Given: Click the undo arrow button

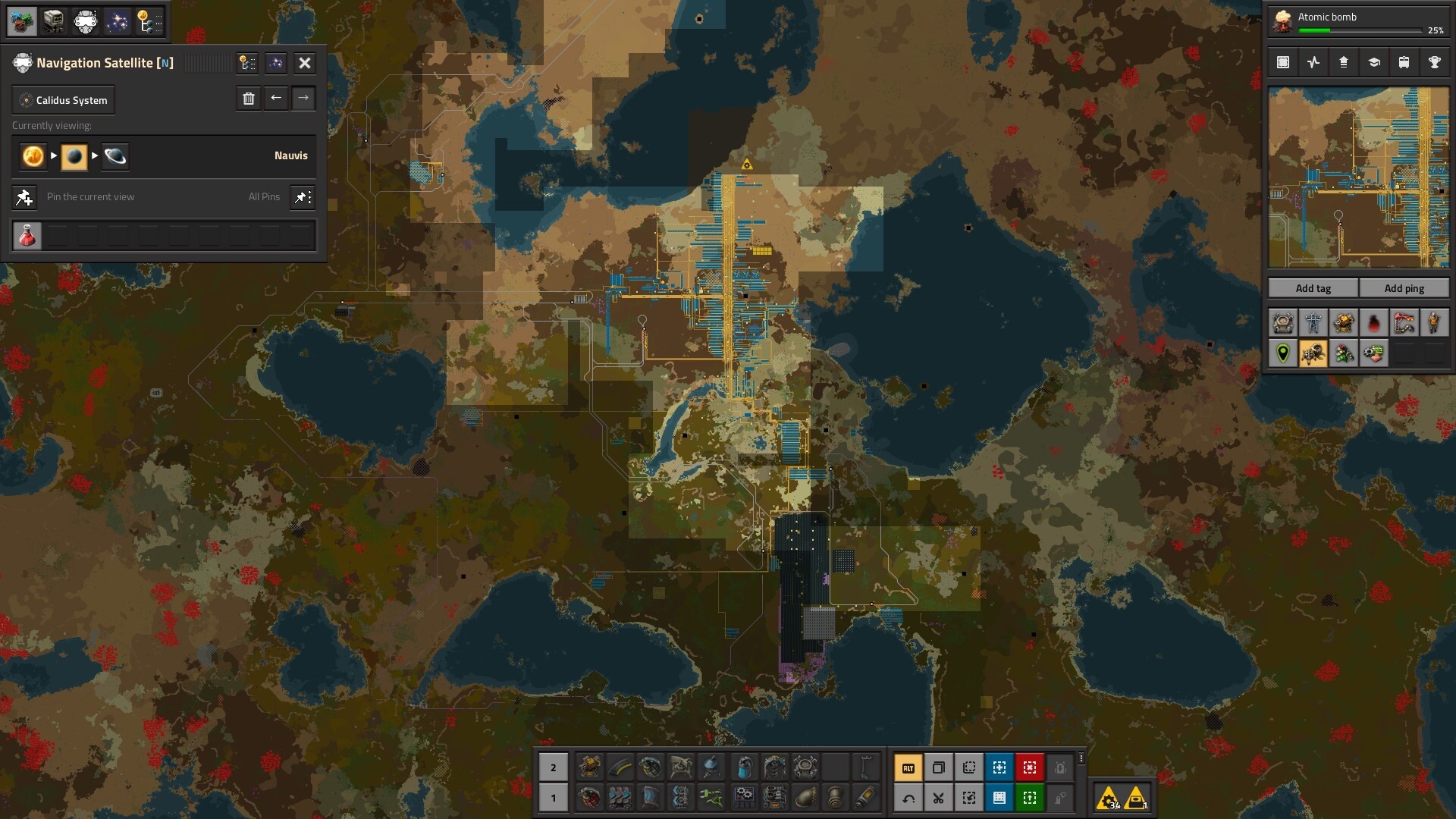Looking at the screenshot, I should click(x=908, y=798).
